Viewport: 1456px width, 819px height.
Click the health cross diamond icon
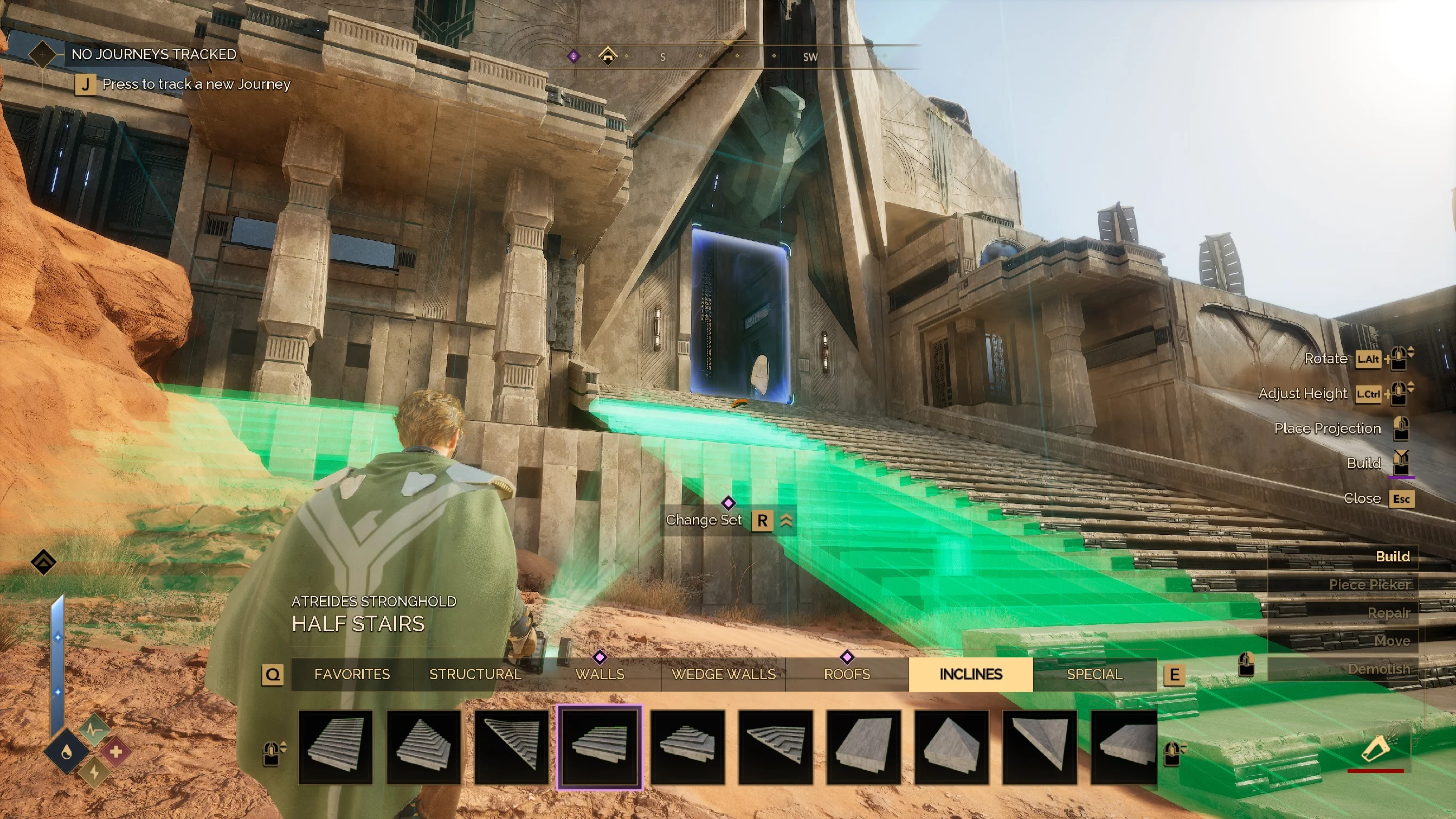117,752
